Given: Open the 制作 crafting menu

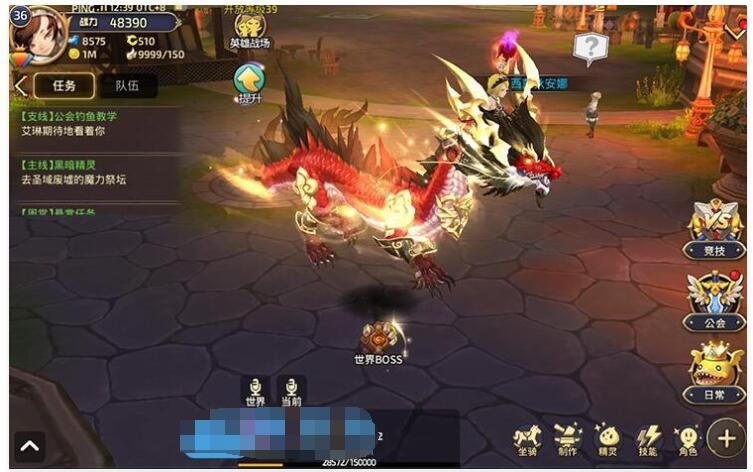Looking at the screenshot, I should click(568, 439).
